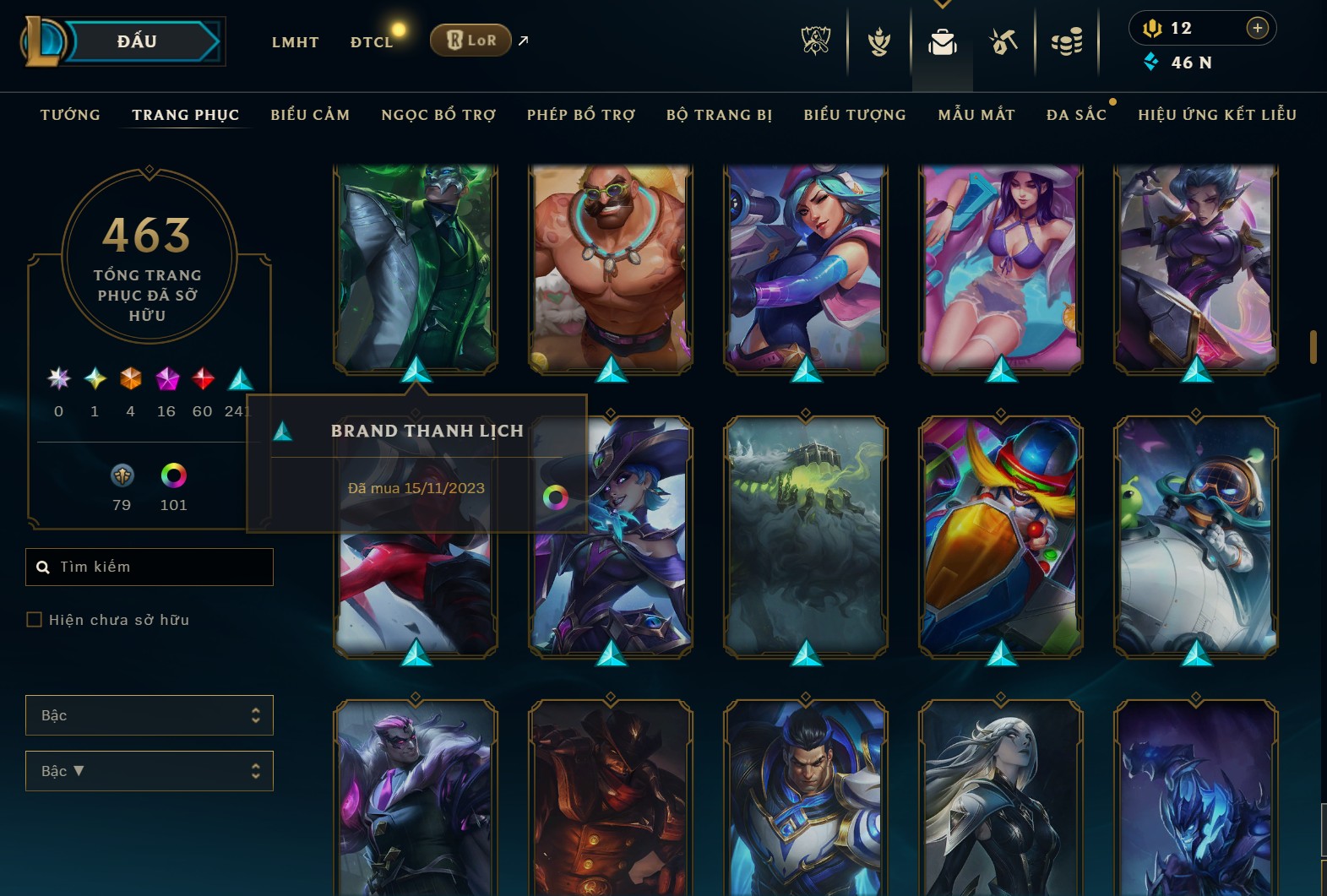The width and height of the screenshot is (1327, 896).
Task: Expand the LoR launcher arrow
Action: [x=522, y=40]
